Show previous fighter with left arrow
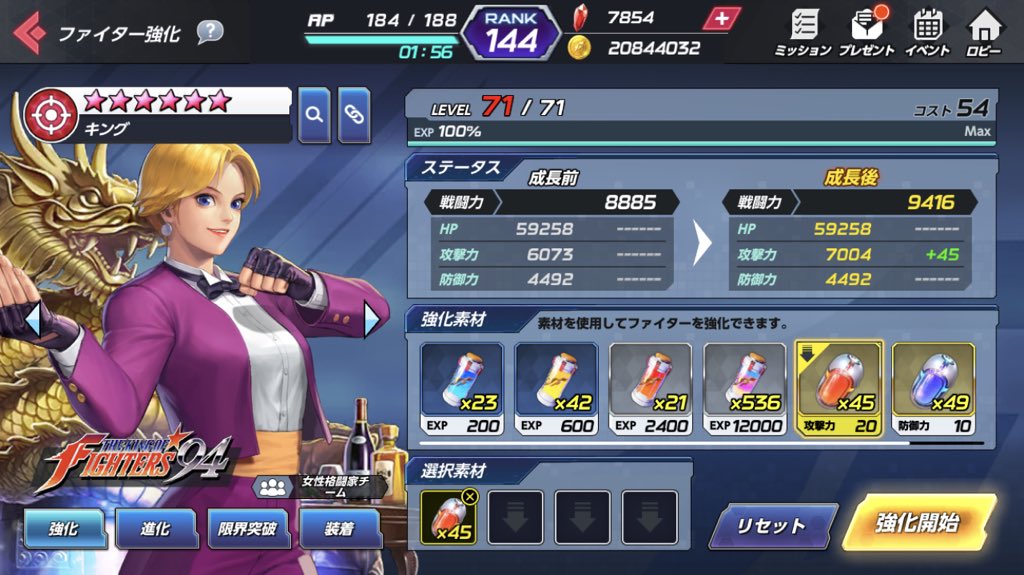The height and width of the screenshot is (575, 1024). (x=32, y=320)
